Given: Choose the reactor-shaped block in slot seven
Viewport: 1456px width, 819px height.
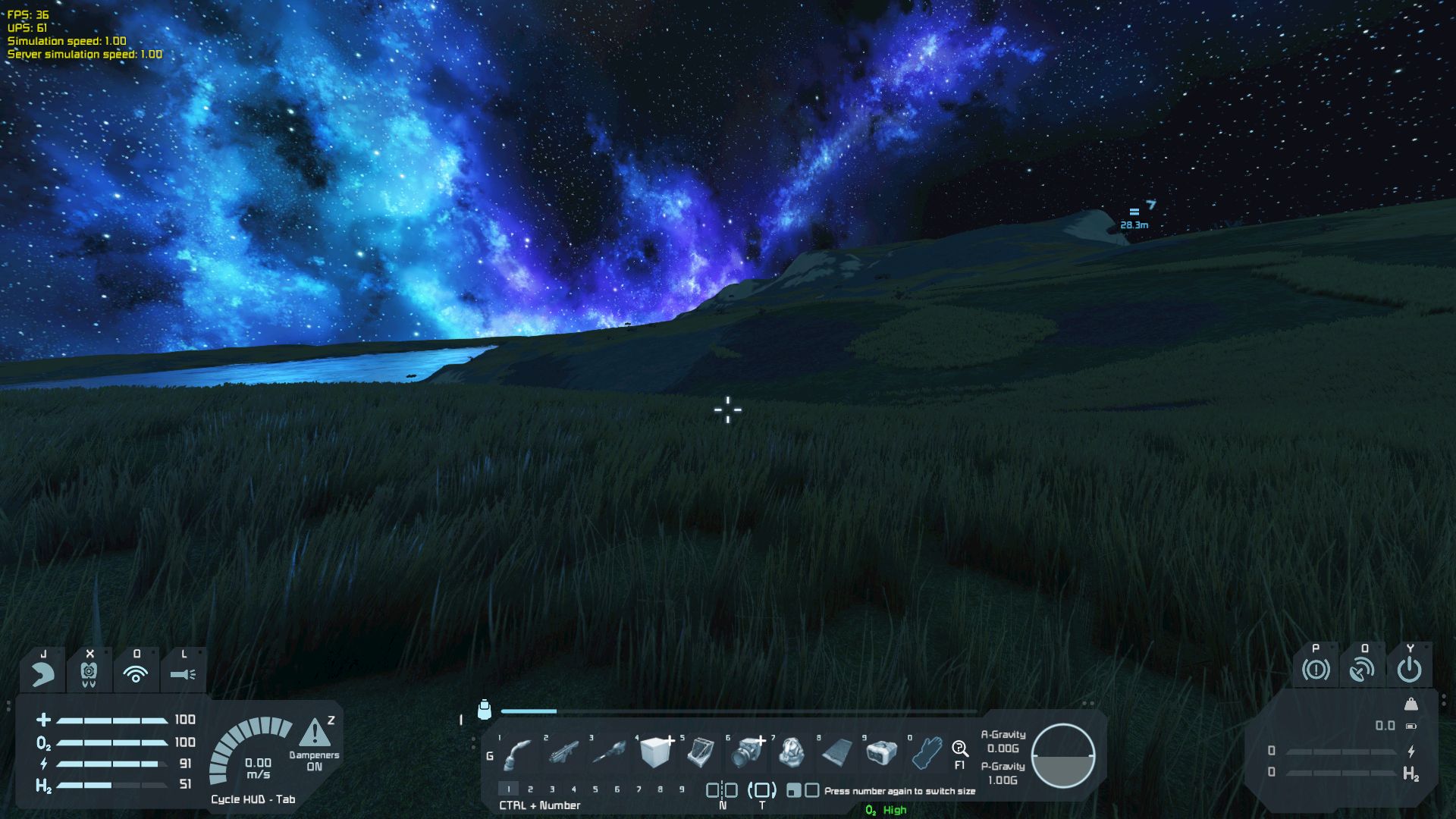Looking at the screenshot, I should tap(792, 753).
